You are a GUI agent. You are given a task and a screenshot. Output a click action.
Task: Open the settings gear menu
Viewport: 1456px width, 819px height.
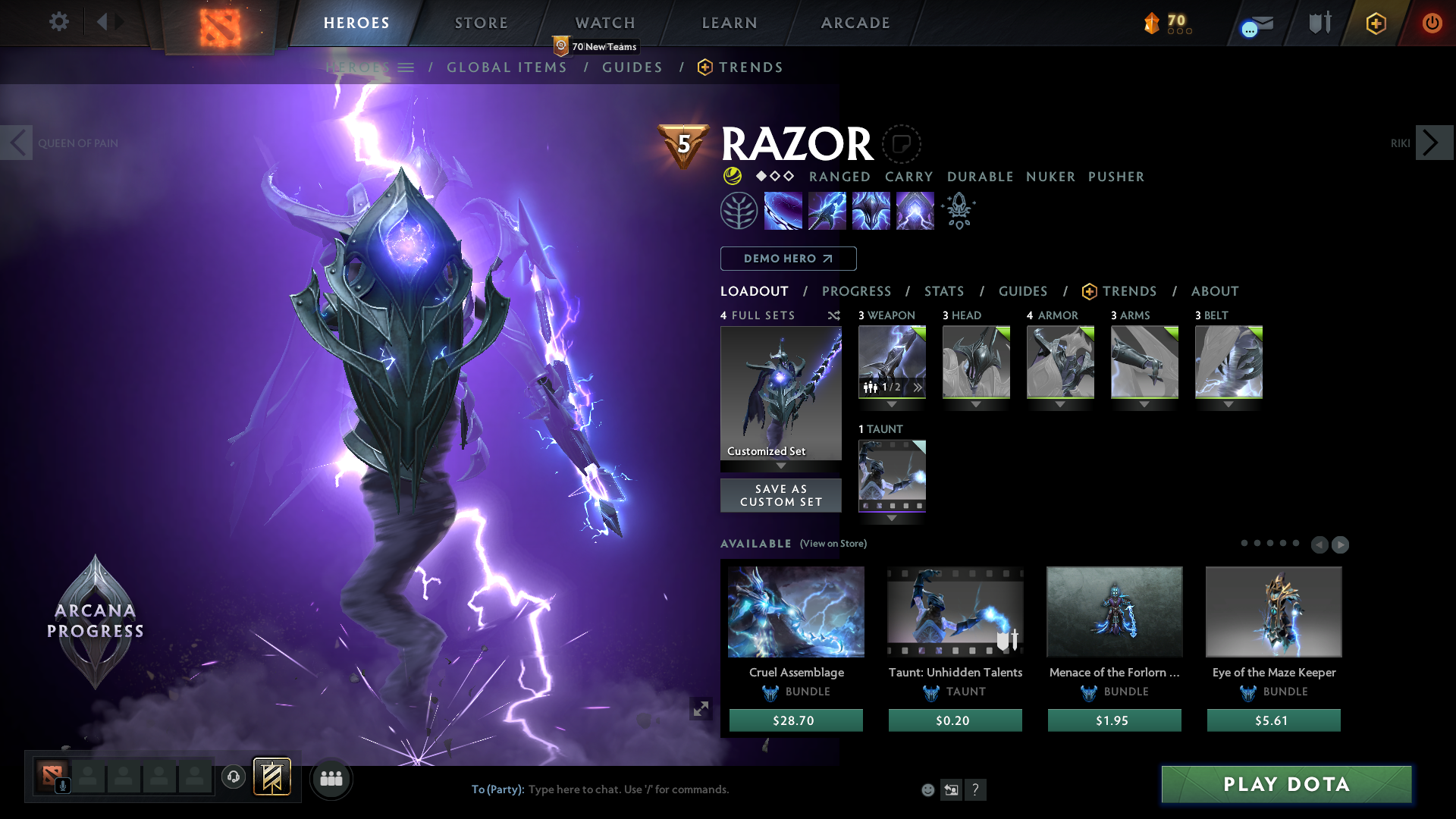tap(58, 21)
